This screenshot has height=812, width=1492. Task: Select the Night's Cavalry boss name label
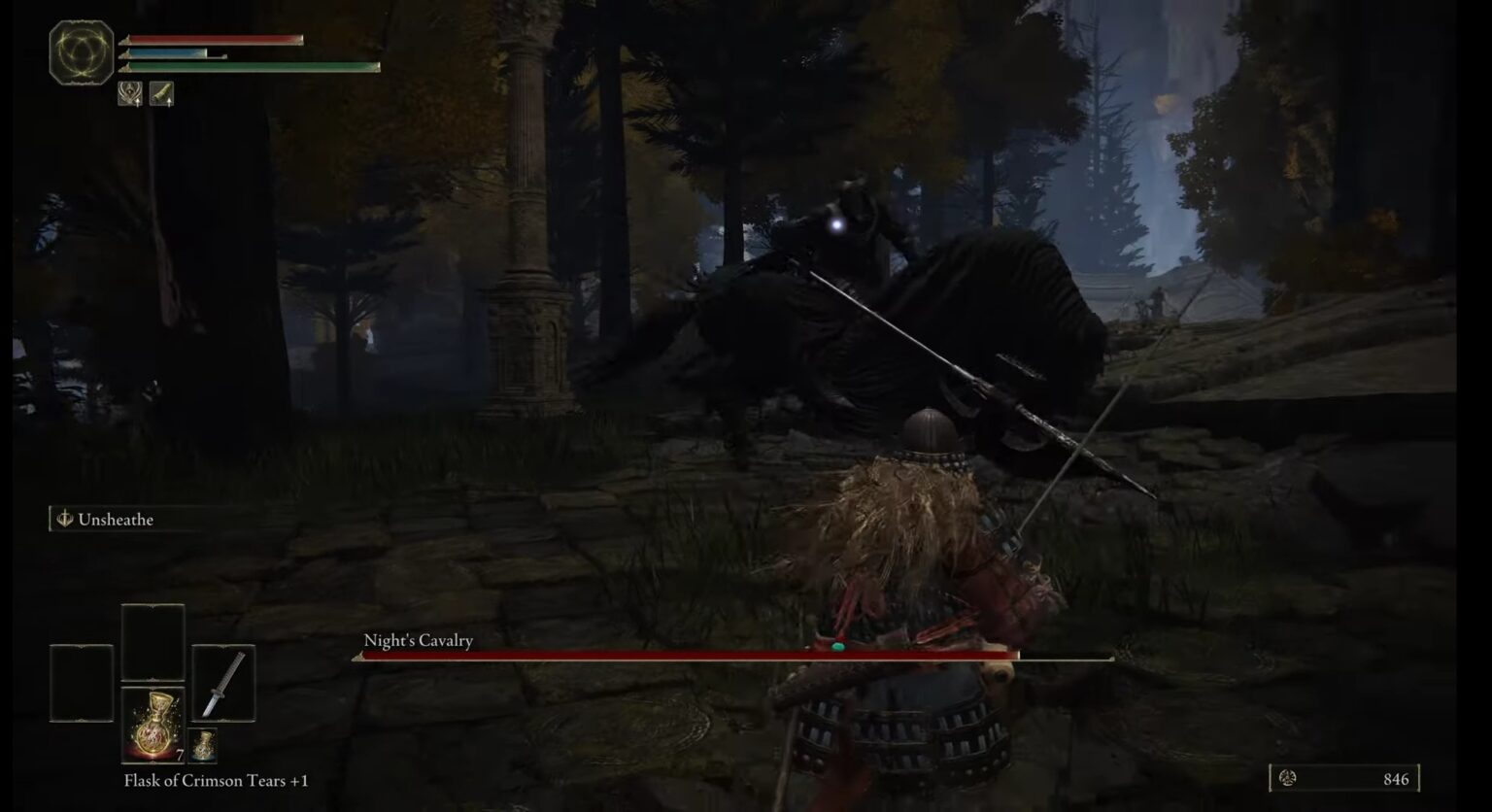click(x=418, y=640)
